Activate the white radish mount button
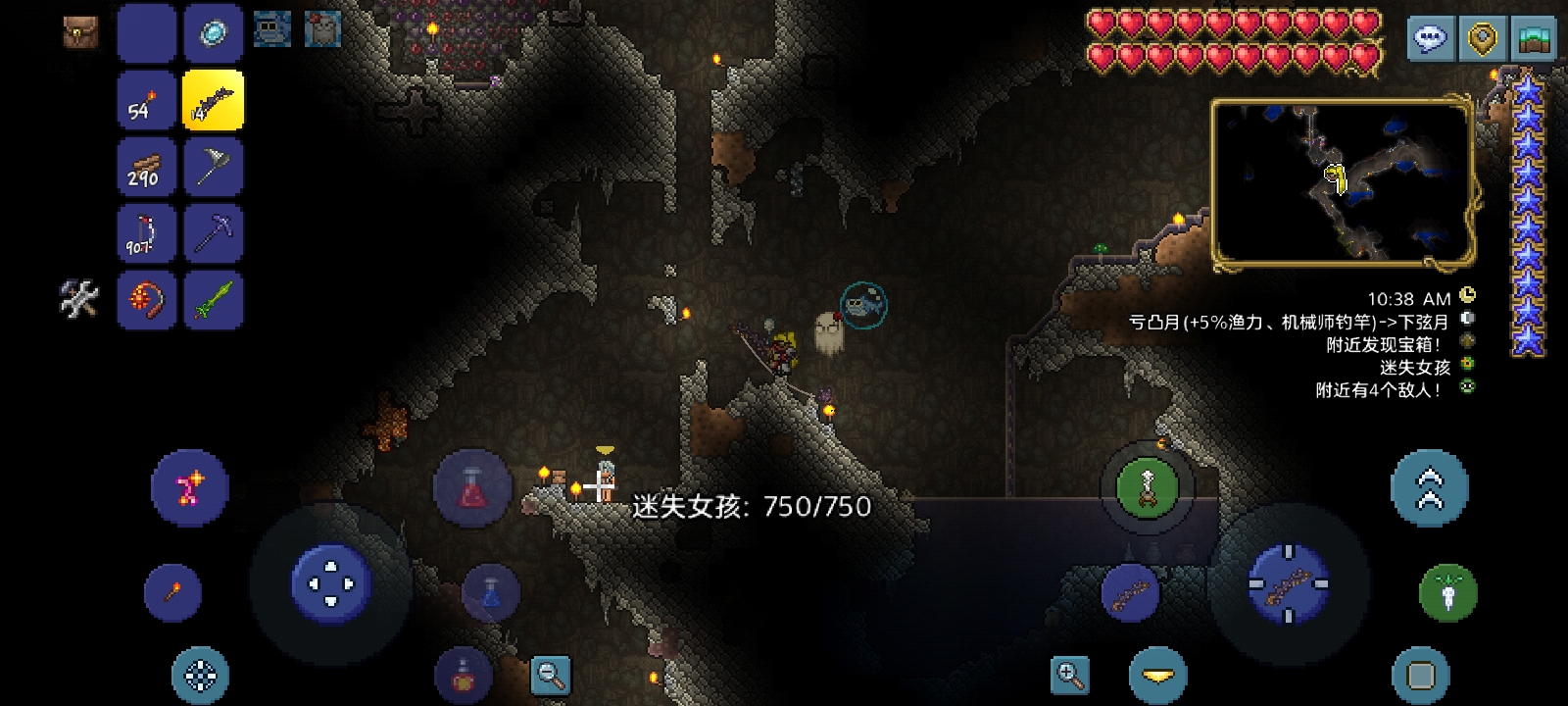 click(1447, 592)
